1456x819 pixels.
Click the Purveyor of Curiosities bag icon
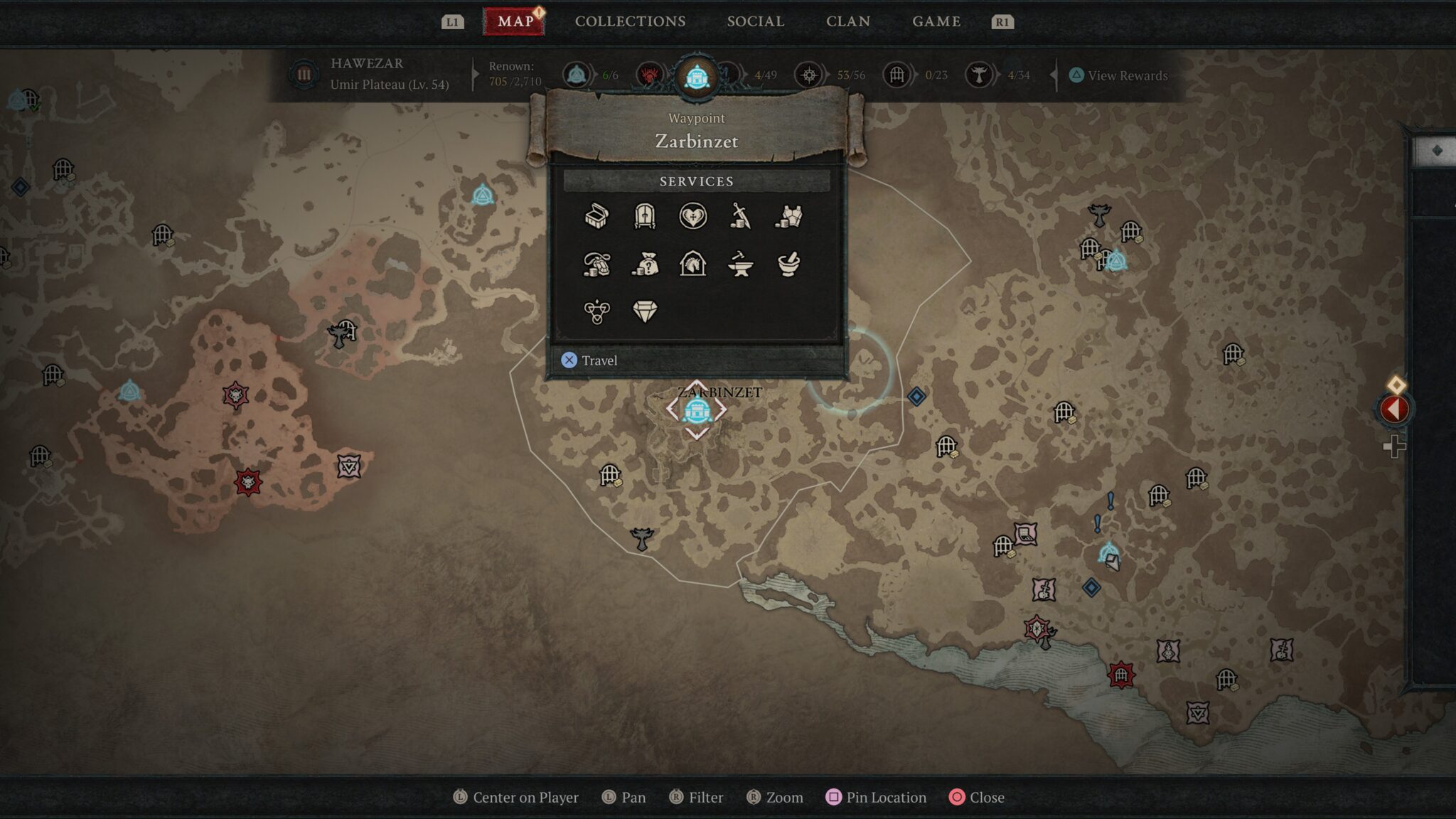coord(645,265)
